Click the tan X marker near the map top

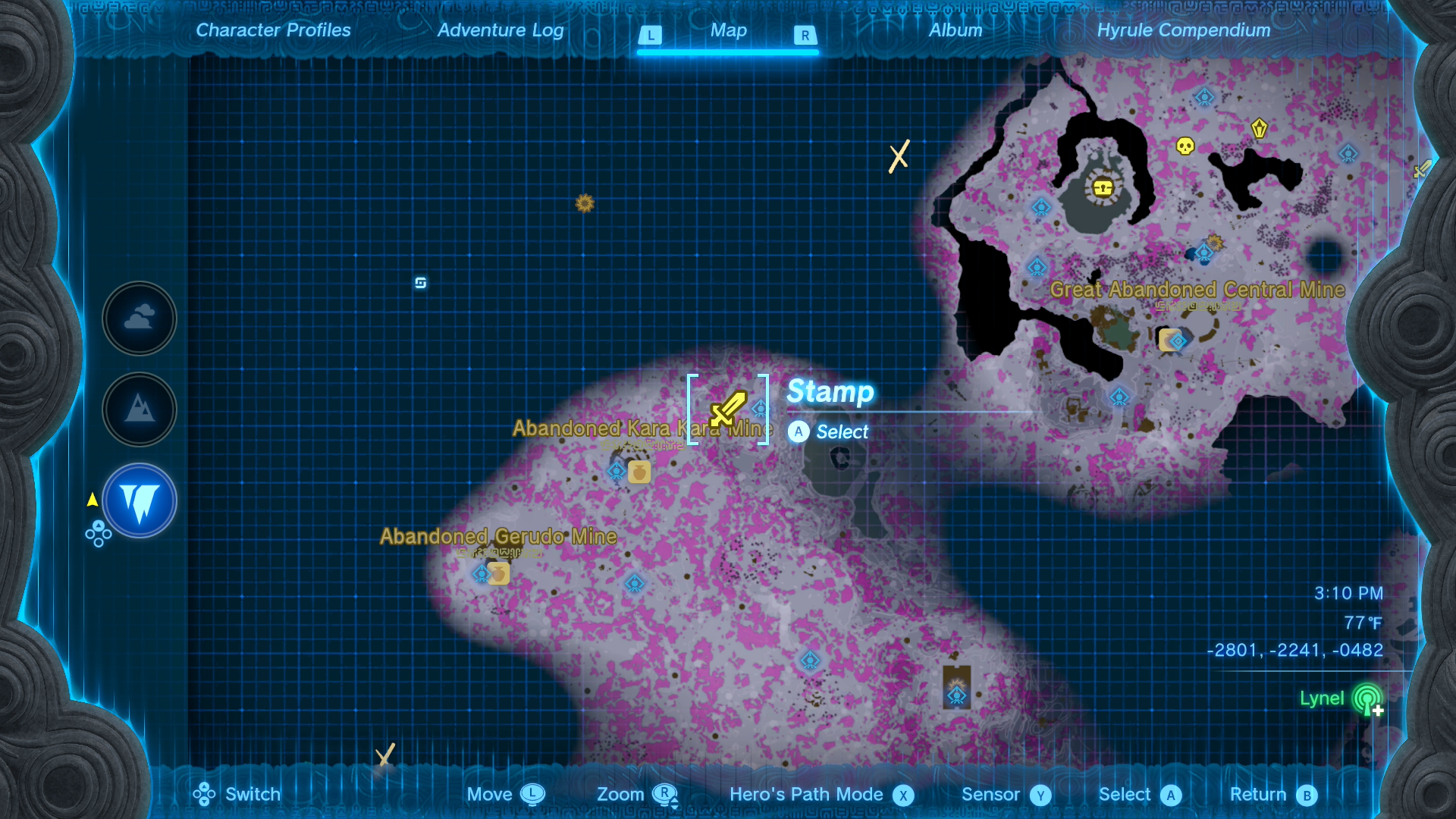[x=899, y=156]
